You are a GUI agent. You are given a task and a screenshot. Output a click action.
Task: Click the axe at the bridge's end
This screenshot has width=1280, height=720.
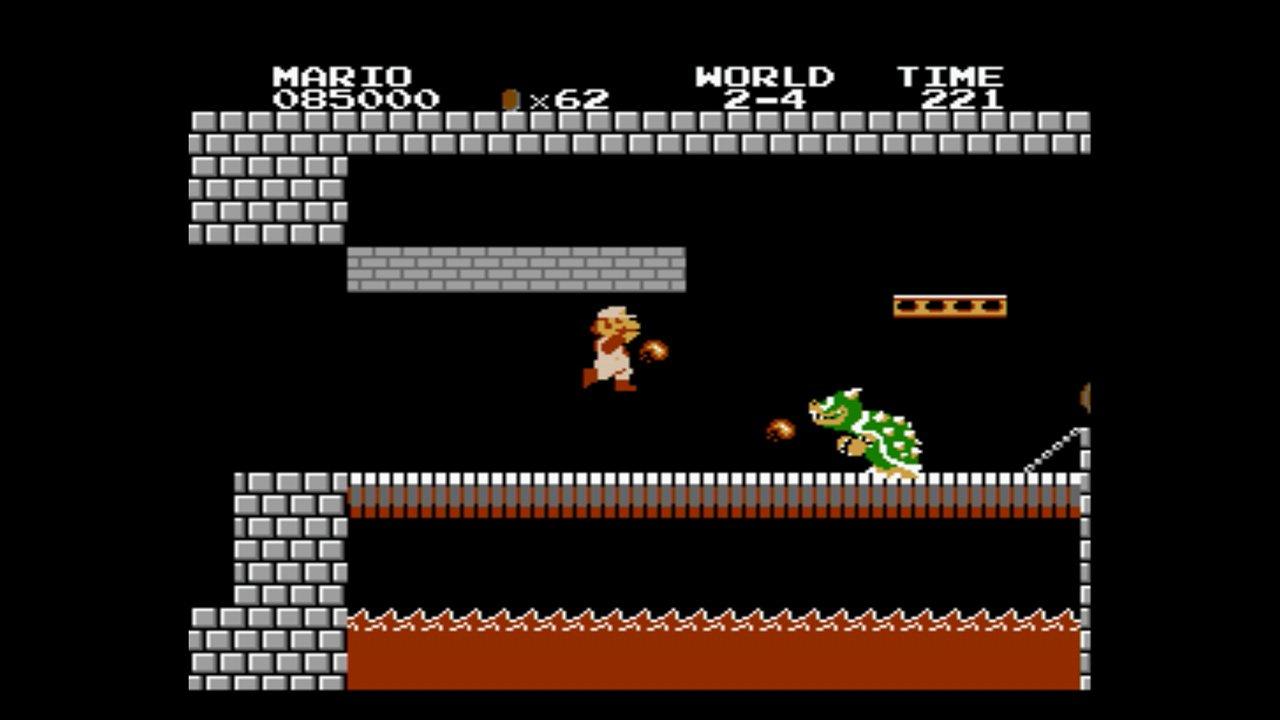pos(1085,395)
